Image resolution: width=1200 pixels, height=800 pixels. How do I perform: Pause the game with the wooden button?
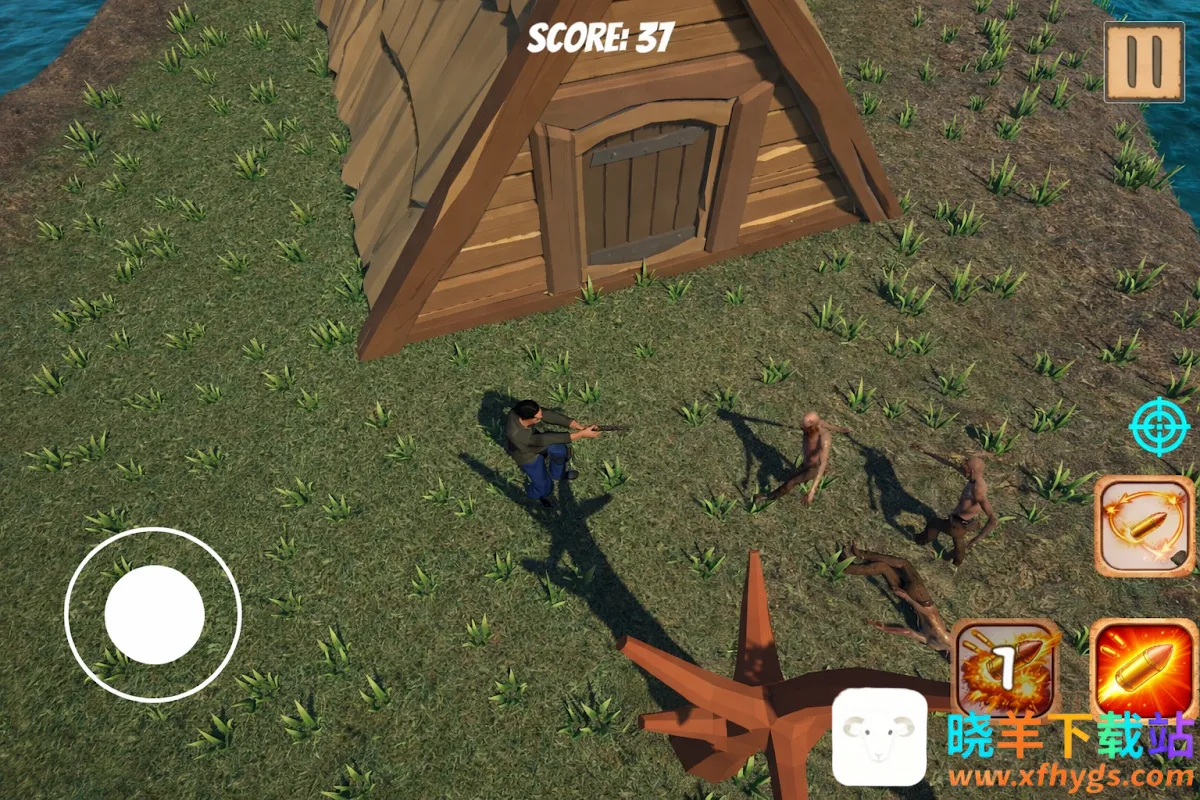pos(1143,62)
